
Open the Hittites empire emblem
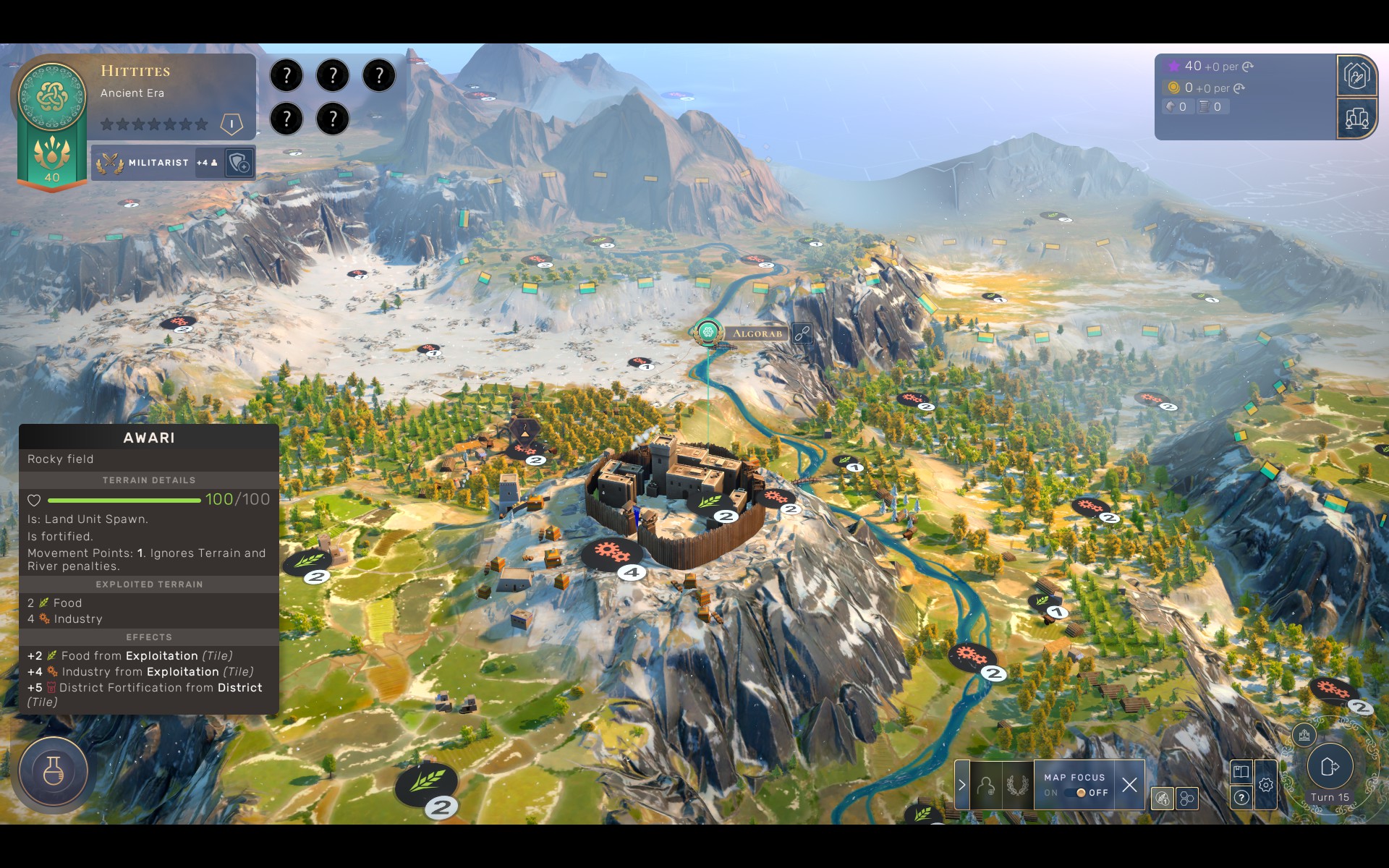[x=52, y=95]
